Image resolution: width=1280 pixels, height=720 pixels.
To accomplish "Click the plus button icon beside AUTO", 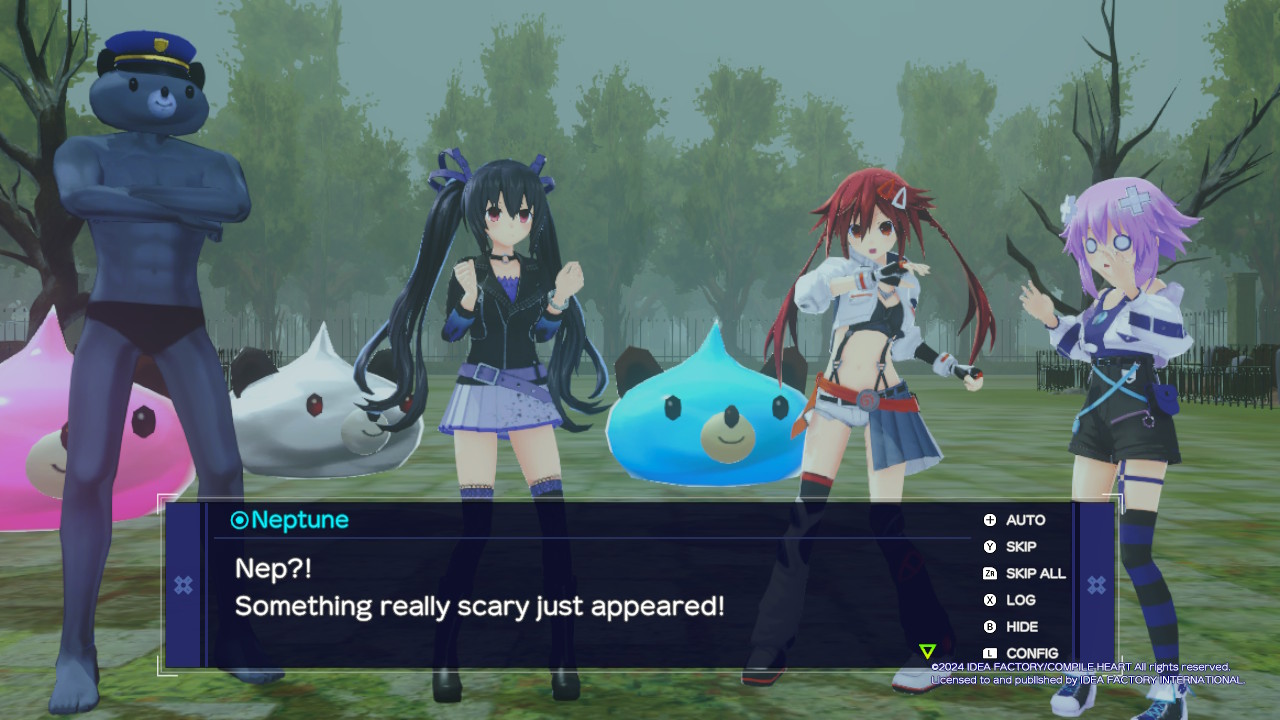I will coord(988,520).
